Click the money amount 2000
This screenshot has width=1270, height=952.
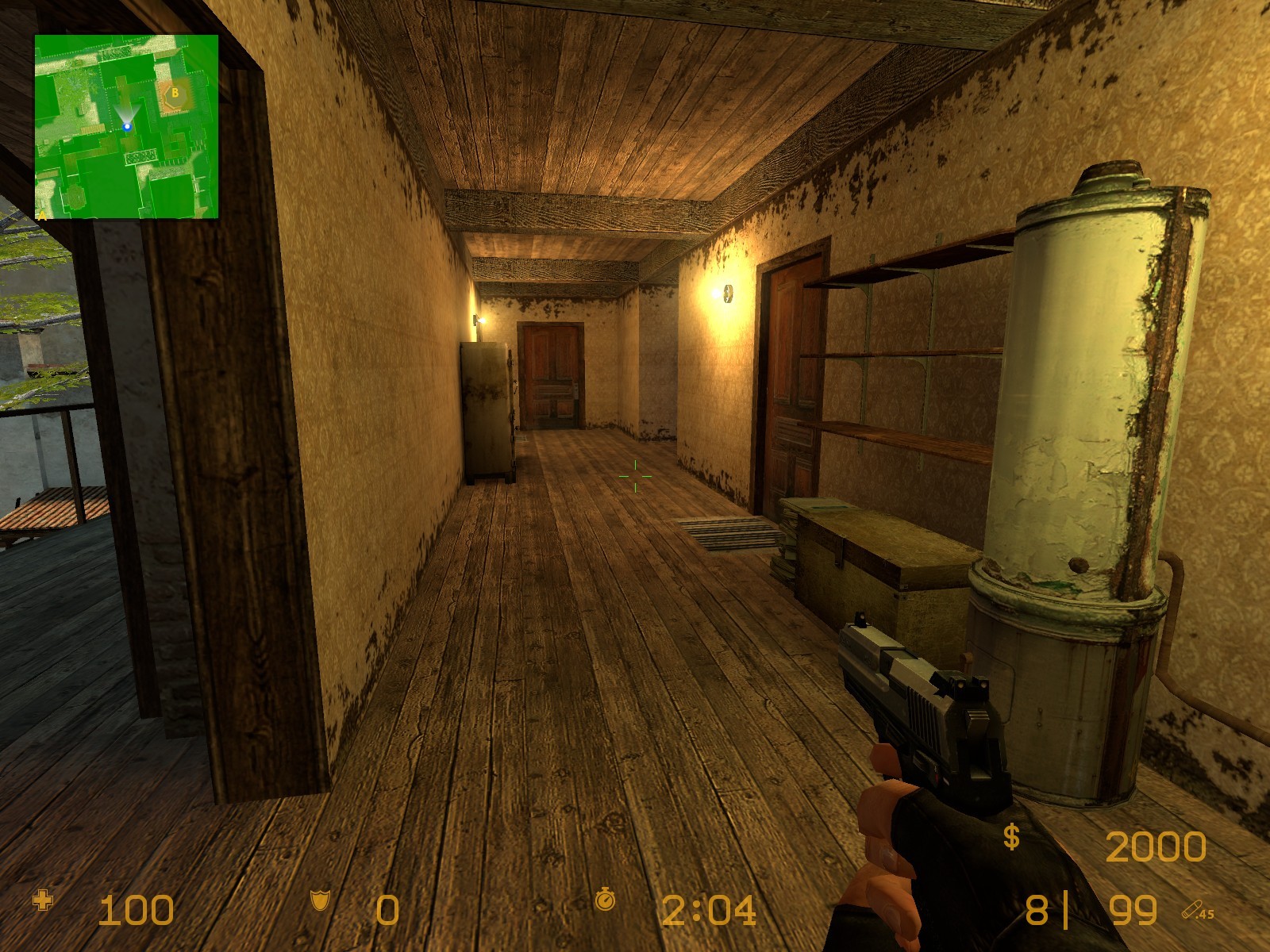[1155, 847]
